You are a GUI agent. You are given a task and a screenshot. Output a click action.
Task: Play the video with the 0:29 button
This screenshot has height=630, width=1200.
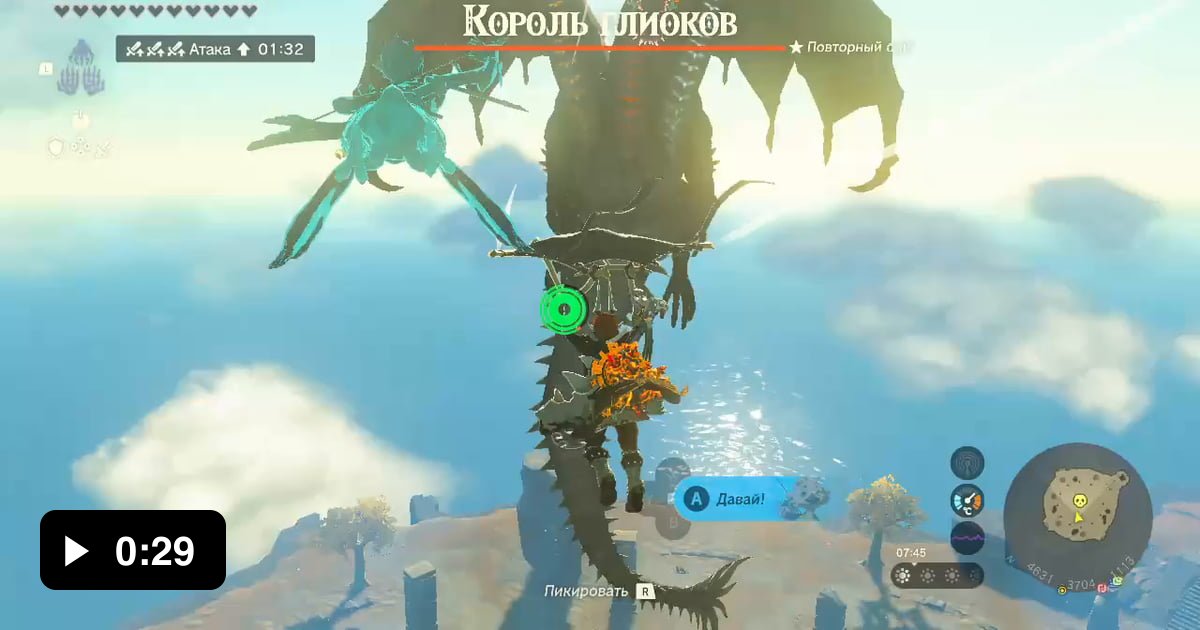[132, 550]
